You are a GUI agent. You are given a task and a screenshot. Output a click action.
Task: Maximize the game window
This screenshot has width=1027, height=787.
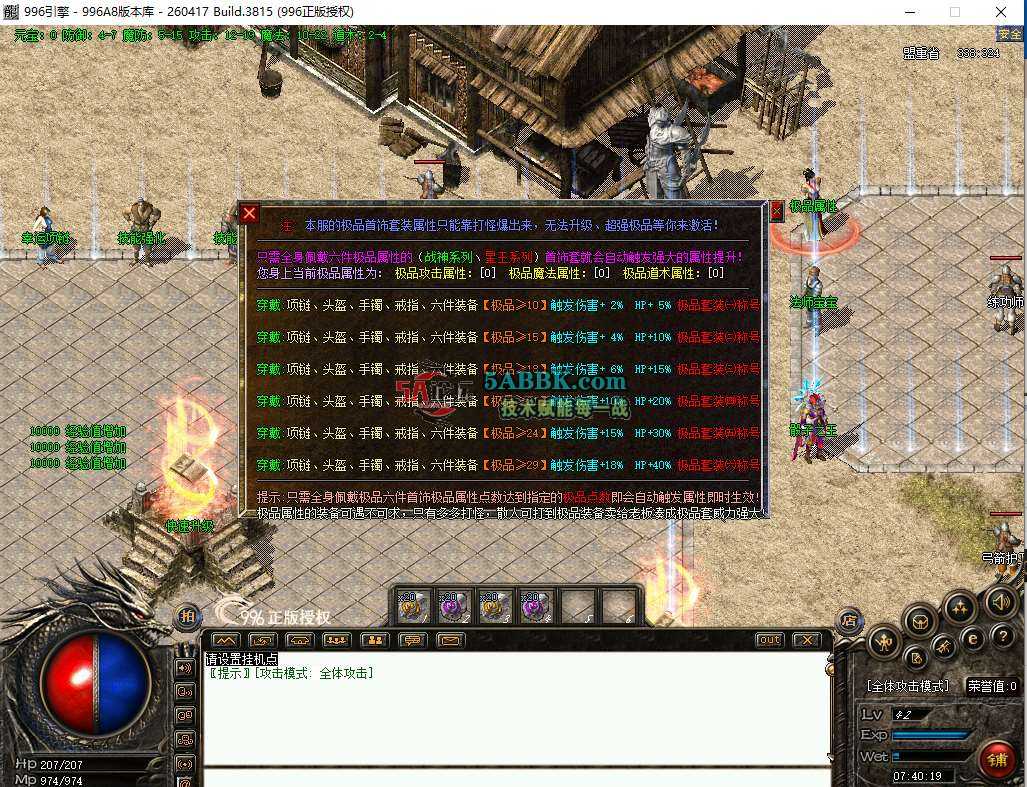pyautogui.click(x=955, y=12)
